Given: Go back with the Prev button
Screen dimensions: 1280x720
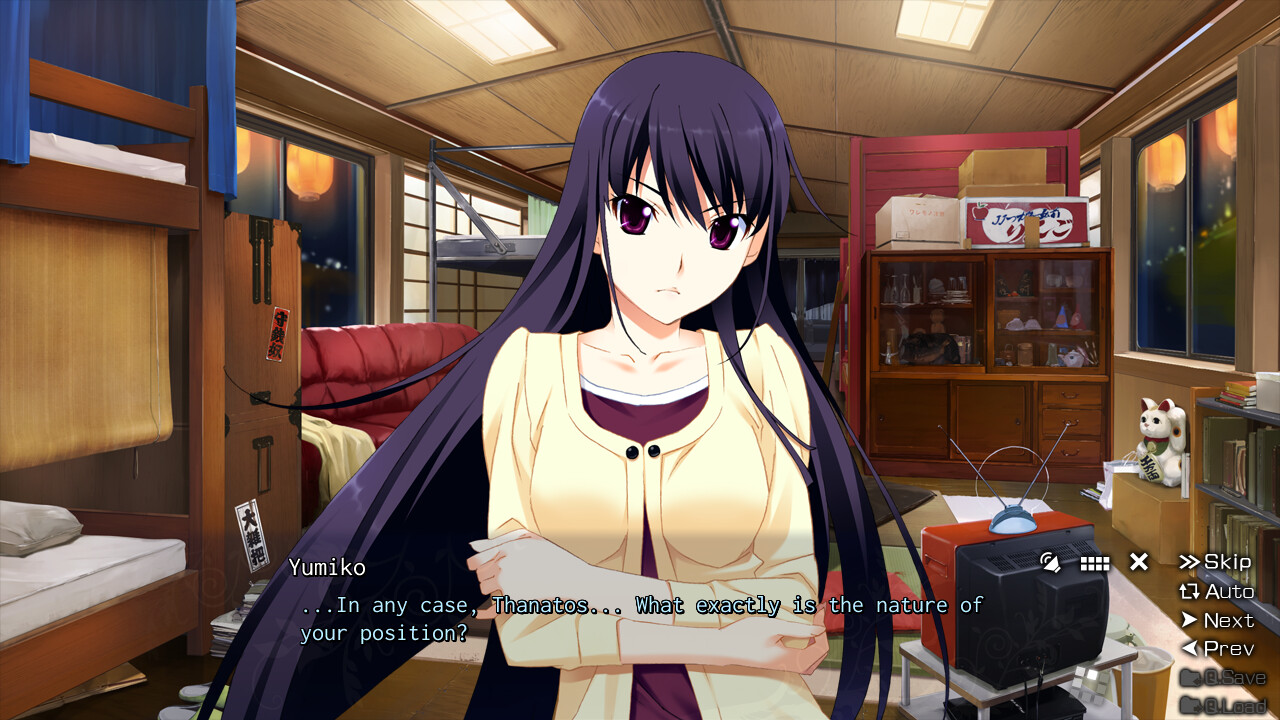Looking at the screenshot, I should point(1217,648).
